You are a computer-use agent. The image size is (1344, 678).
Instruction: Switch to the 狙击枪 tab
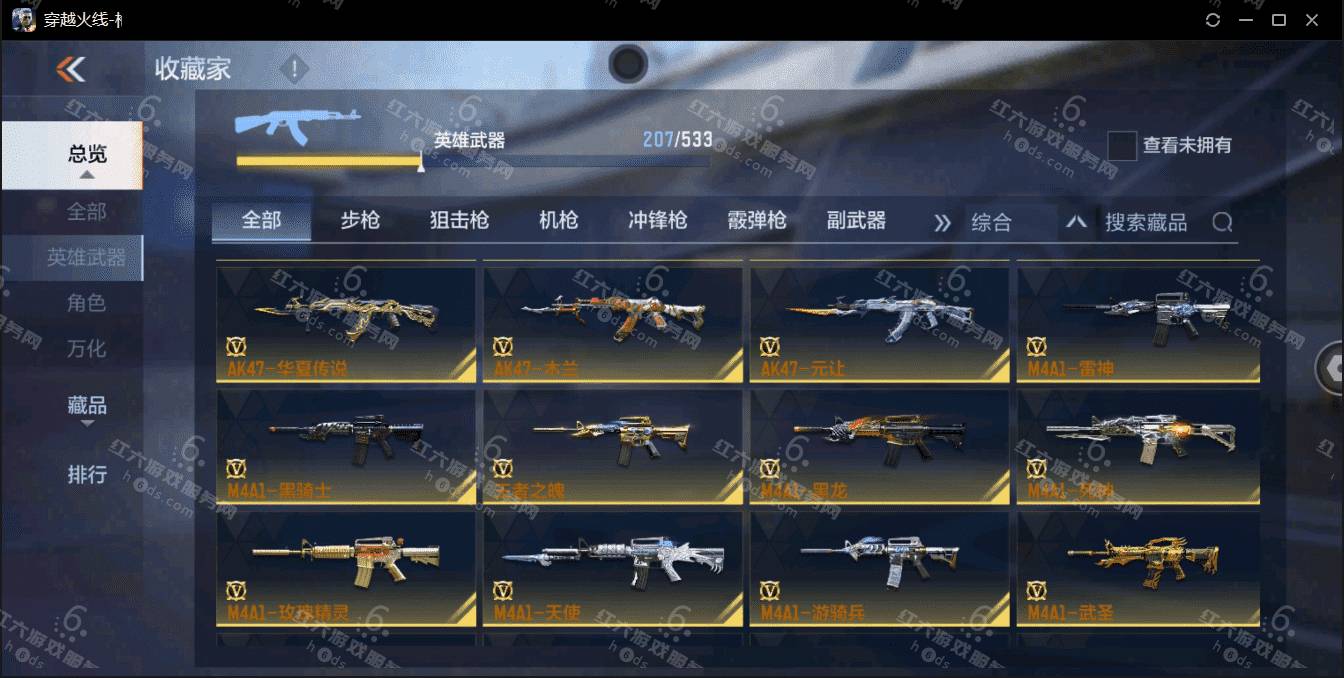(x=459, y=221)
